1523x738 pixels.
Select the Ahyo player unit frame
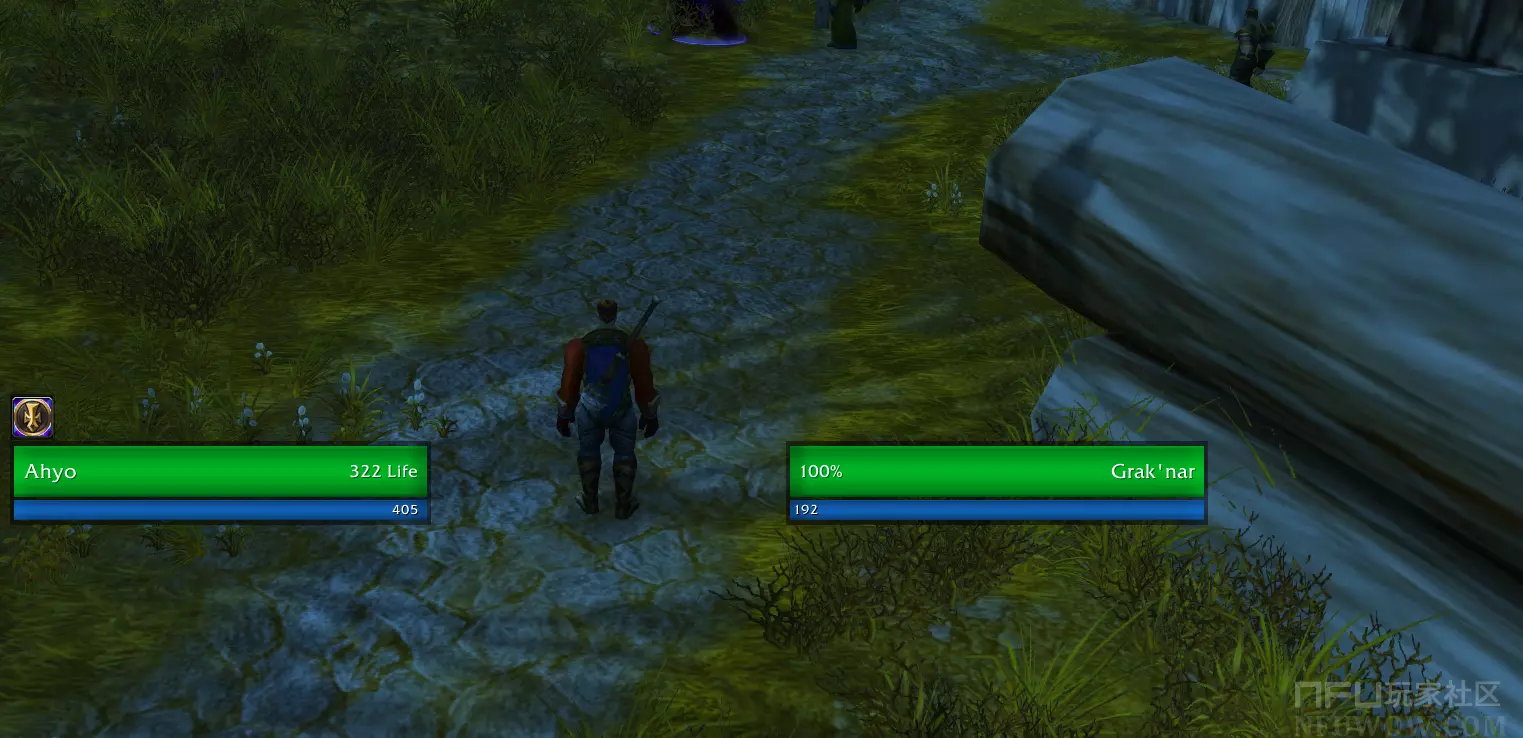[220, 472]
